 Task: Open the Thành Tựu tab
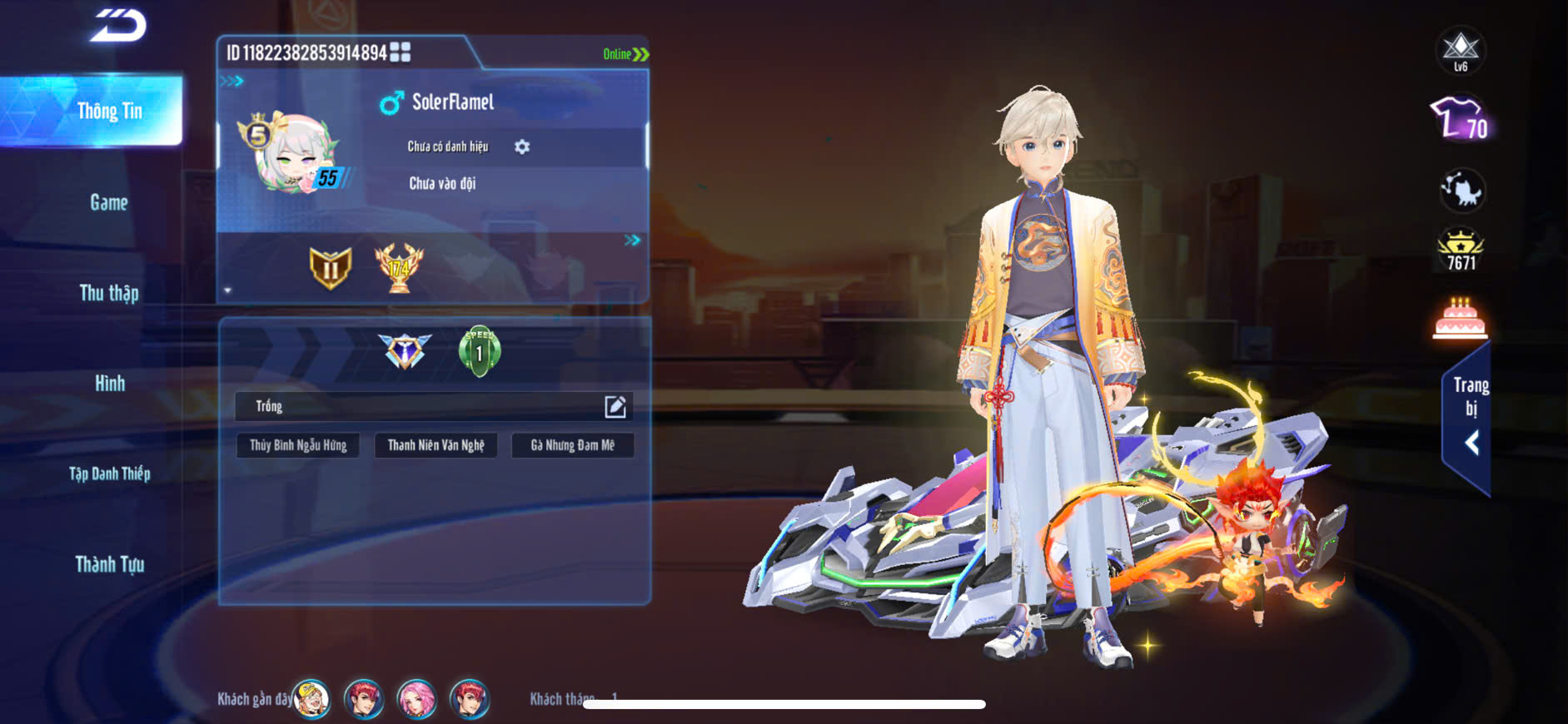pos(109,565)
